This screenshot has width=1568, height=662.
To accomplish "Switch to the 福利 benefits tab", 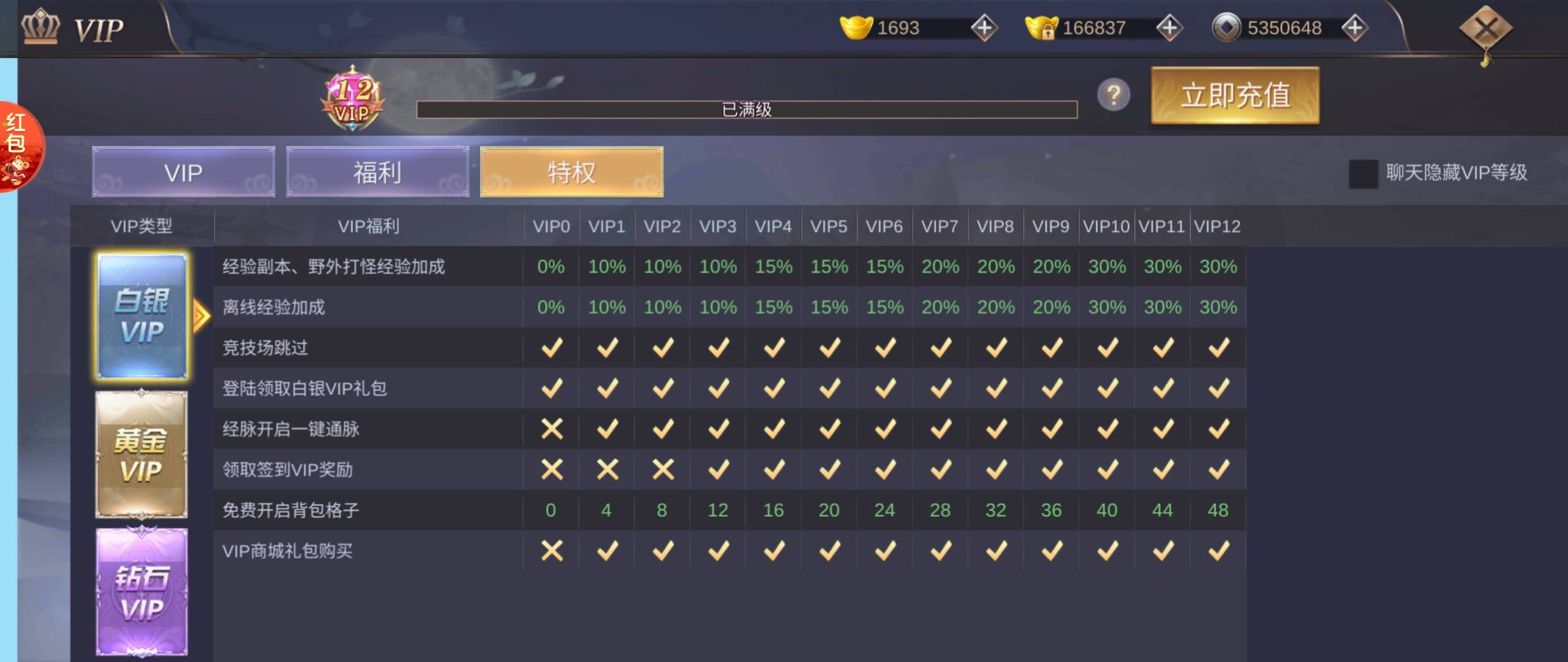I will coord(377,172).
